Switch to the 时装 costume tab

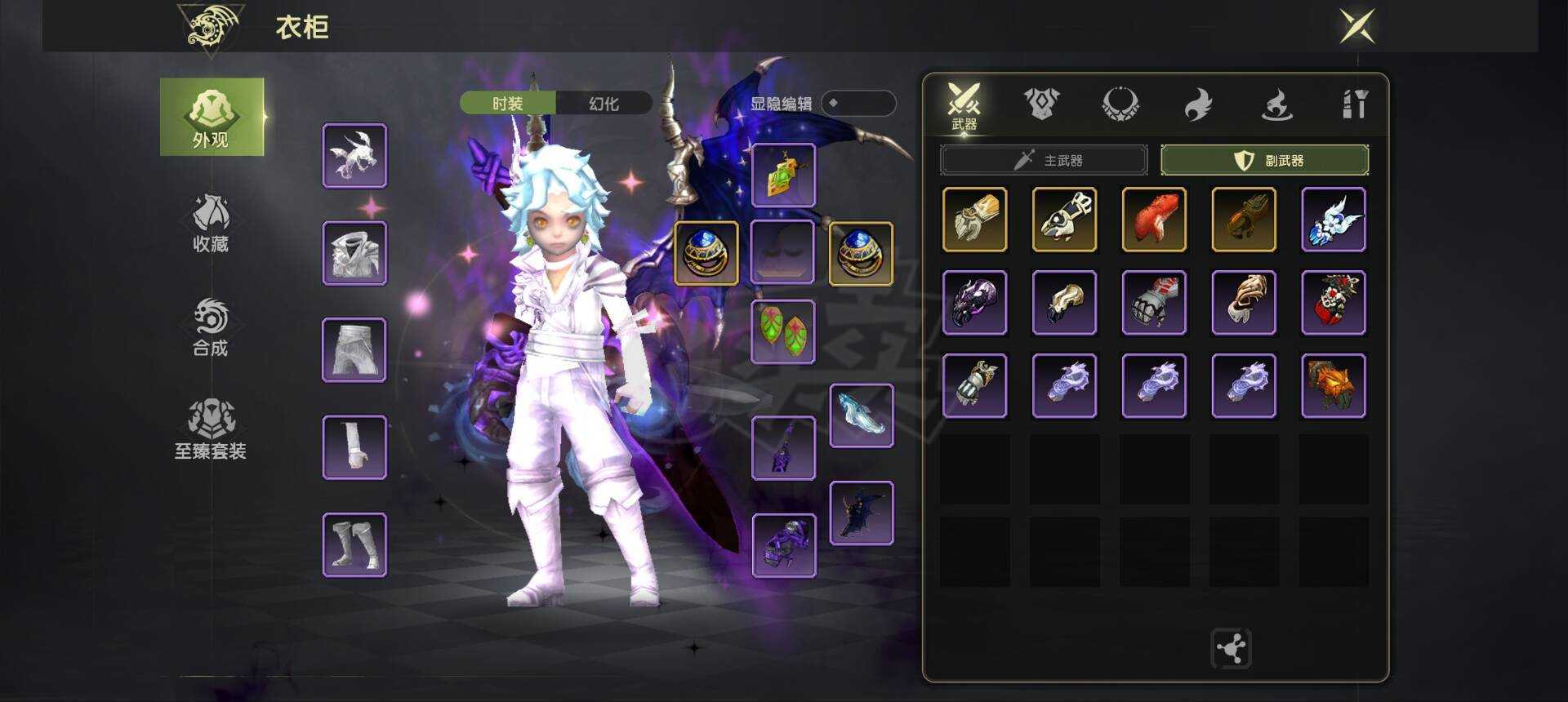[x=508, y=104]
